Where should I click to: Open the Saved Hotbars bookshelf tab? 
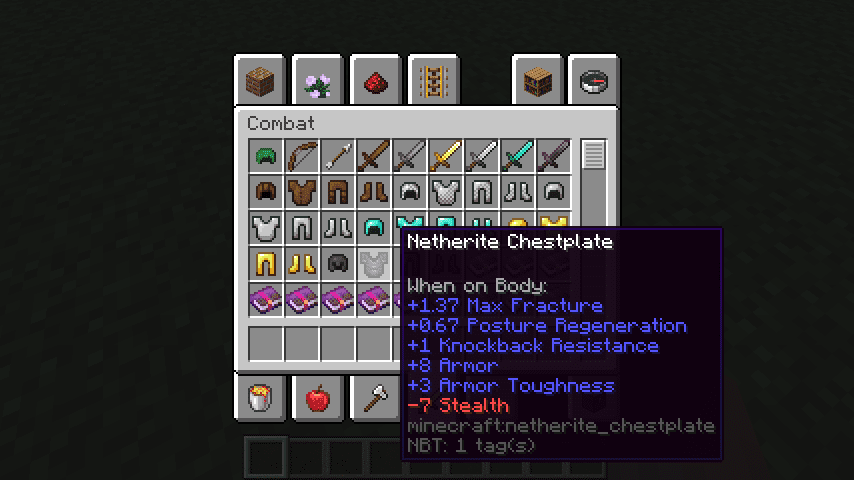(538, 81)
